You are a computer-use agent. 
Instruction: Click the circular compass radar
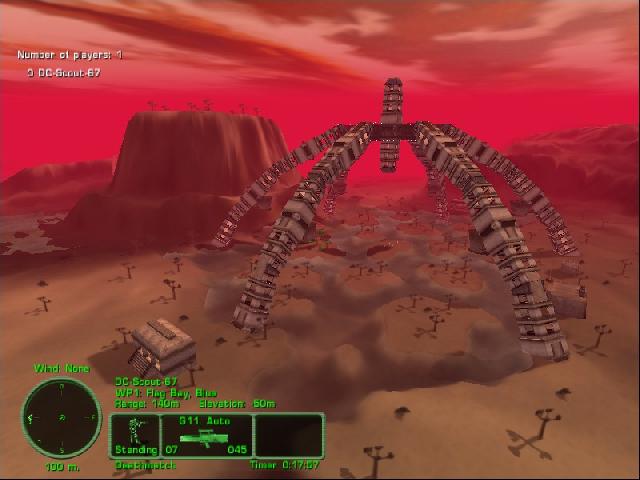tap(61, 416)
